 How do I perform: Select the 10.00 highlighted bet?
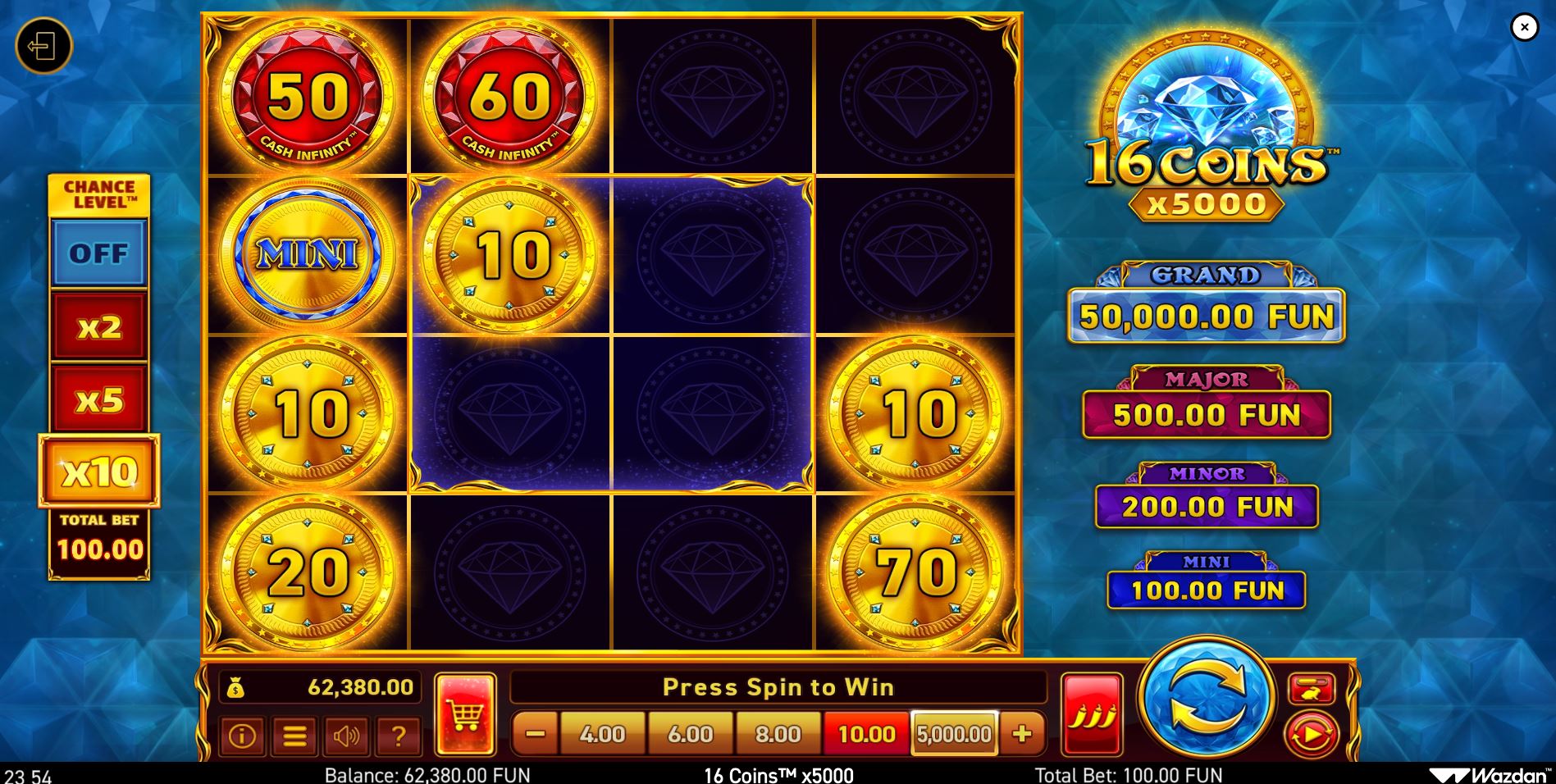[865, 734]
